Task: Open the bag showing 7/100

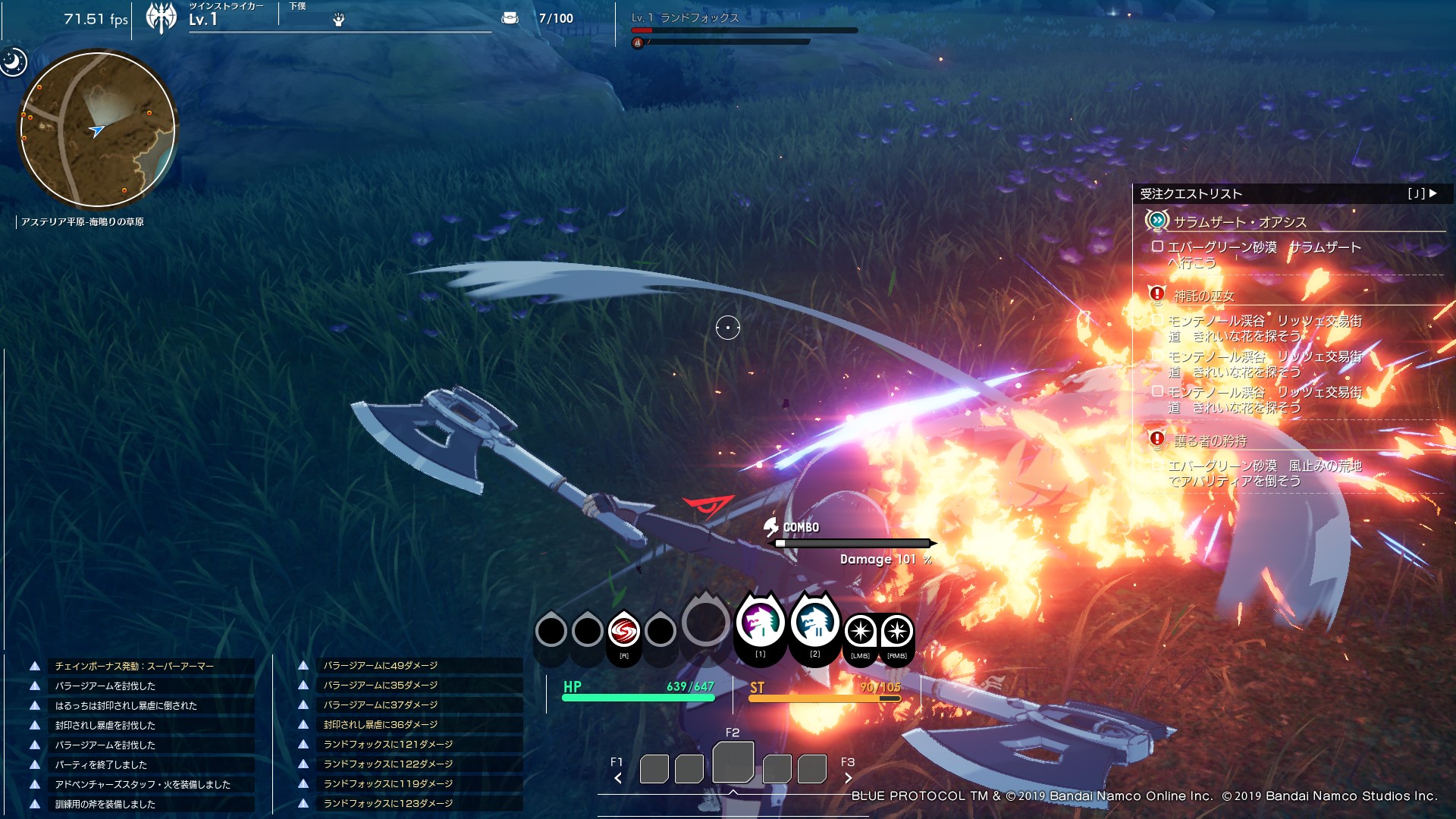Action: [x=510, y=18]
